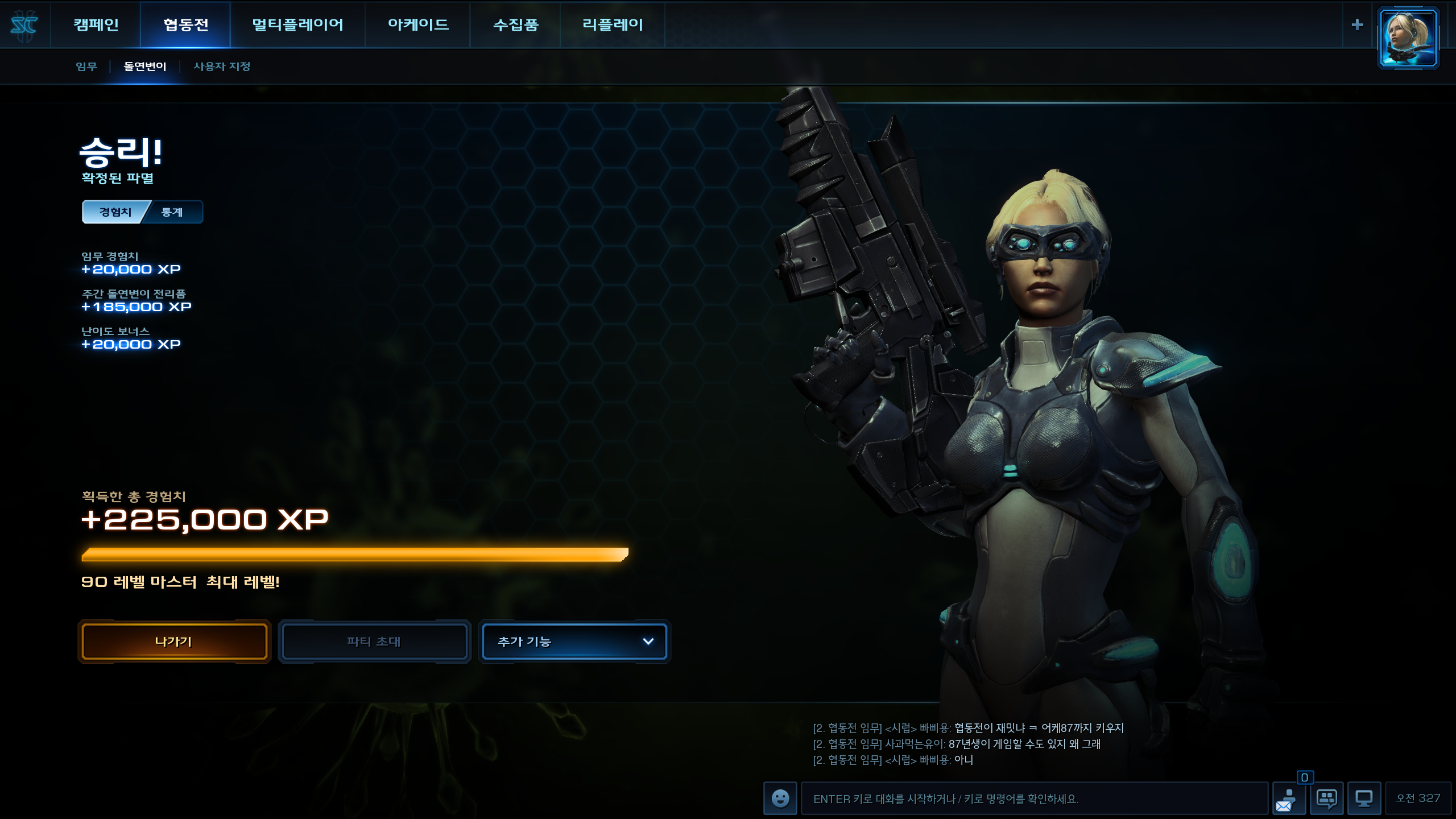The height and width of the screenshot is (819, 1456).
Task: Switch to the 협동전 co-op tab
Action: tap(185, 24)
